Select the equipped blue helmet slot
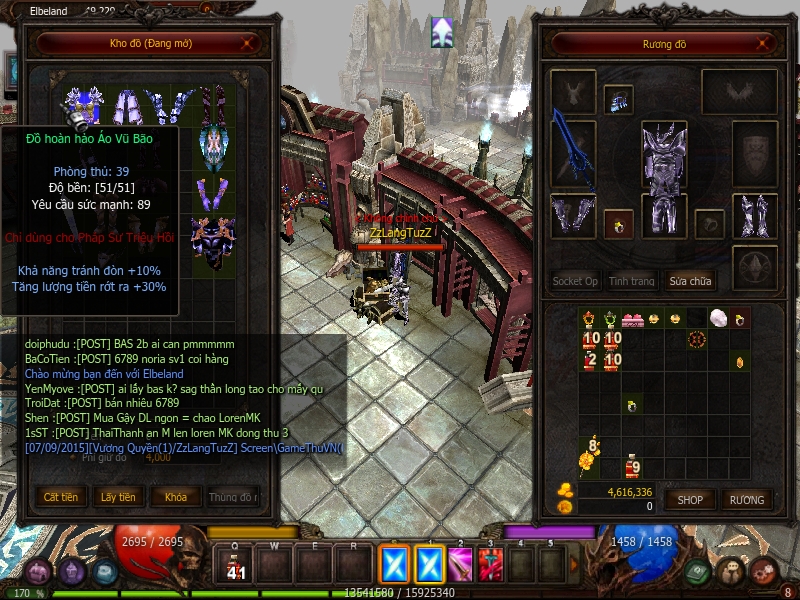 click(x=619, y=100)
